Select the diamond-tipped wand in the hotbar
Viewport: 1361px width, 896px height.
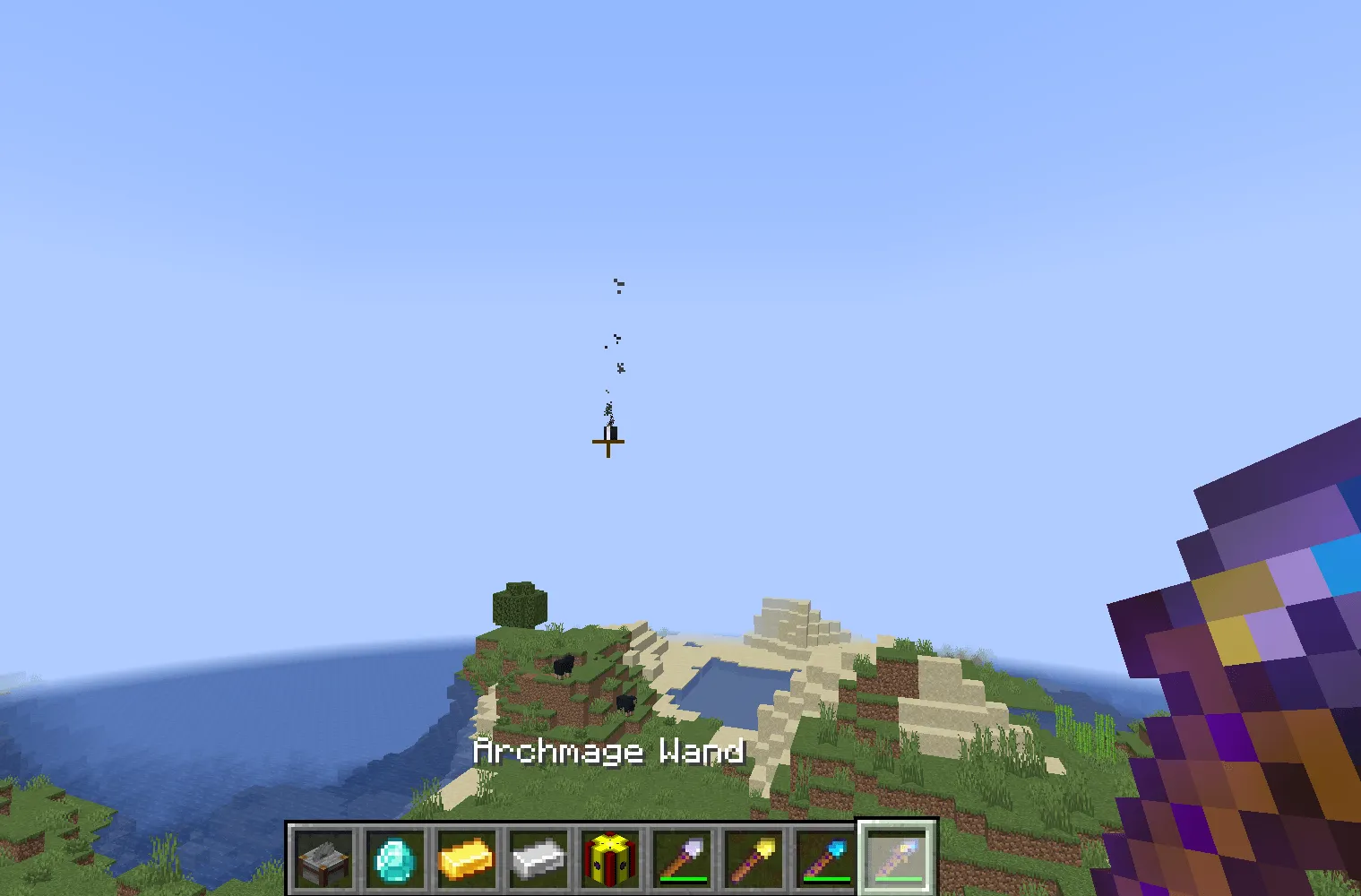point(823,857)
